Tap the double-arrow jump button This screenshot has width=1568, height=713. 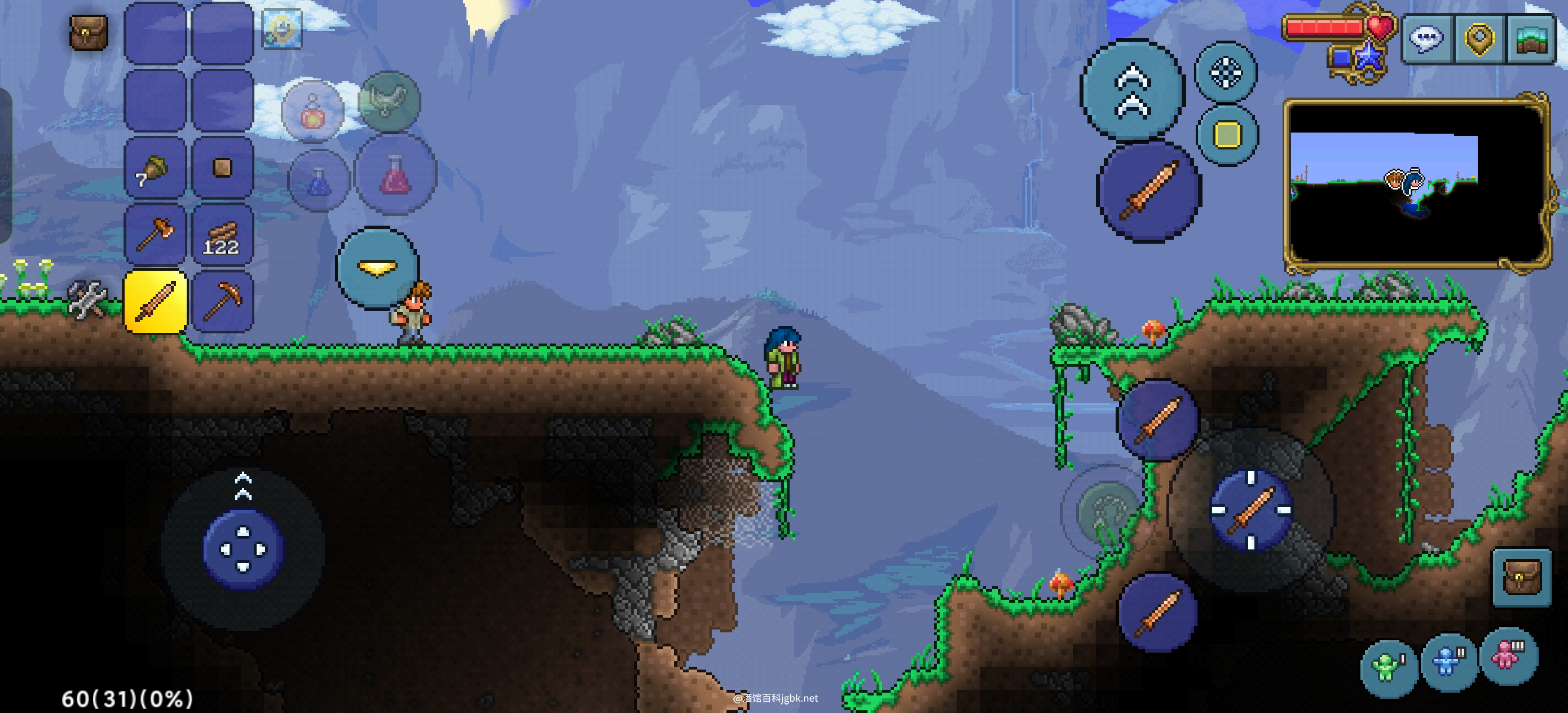(1131, 90)
